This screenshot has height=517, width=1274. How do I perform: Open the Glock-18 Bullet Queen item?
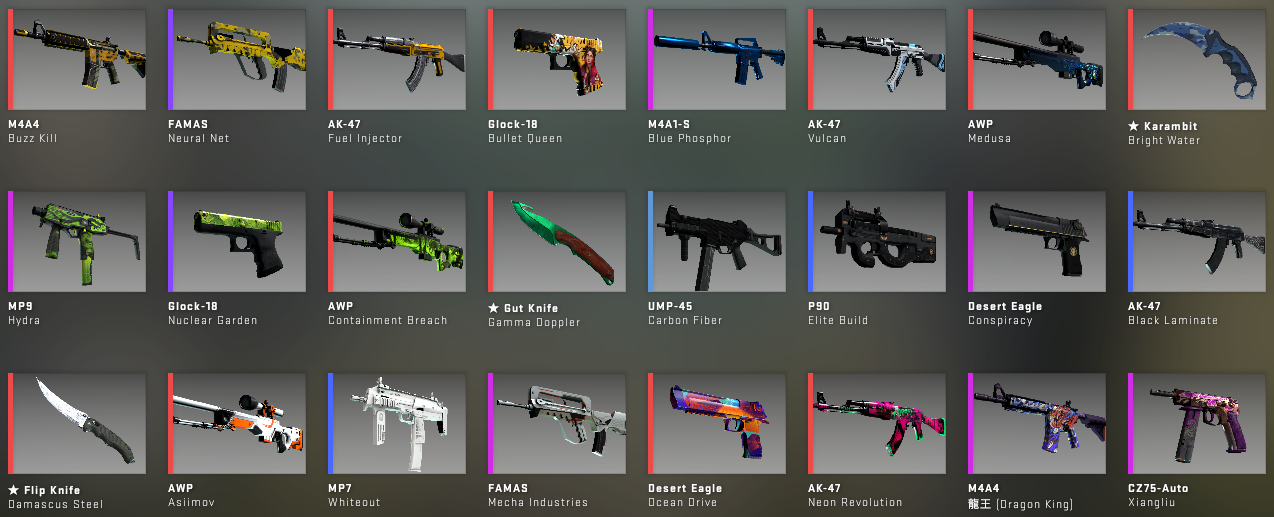click(557, 60)
